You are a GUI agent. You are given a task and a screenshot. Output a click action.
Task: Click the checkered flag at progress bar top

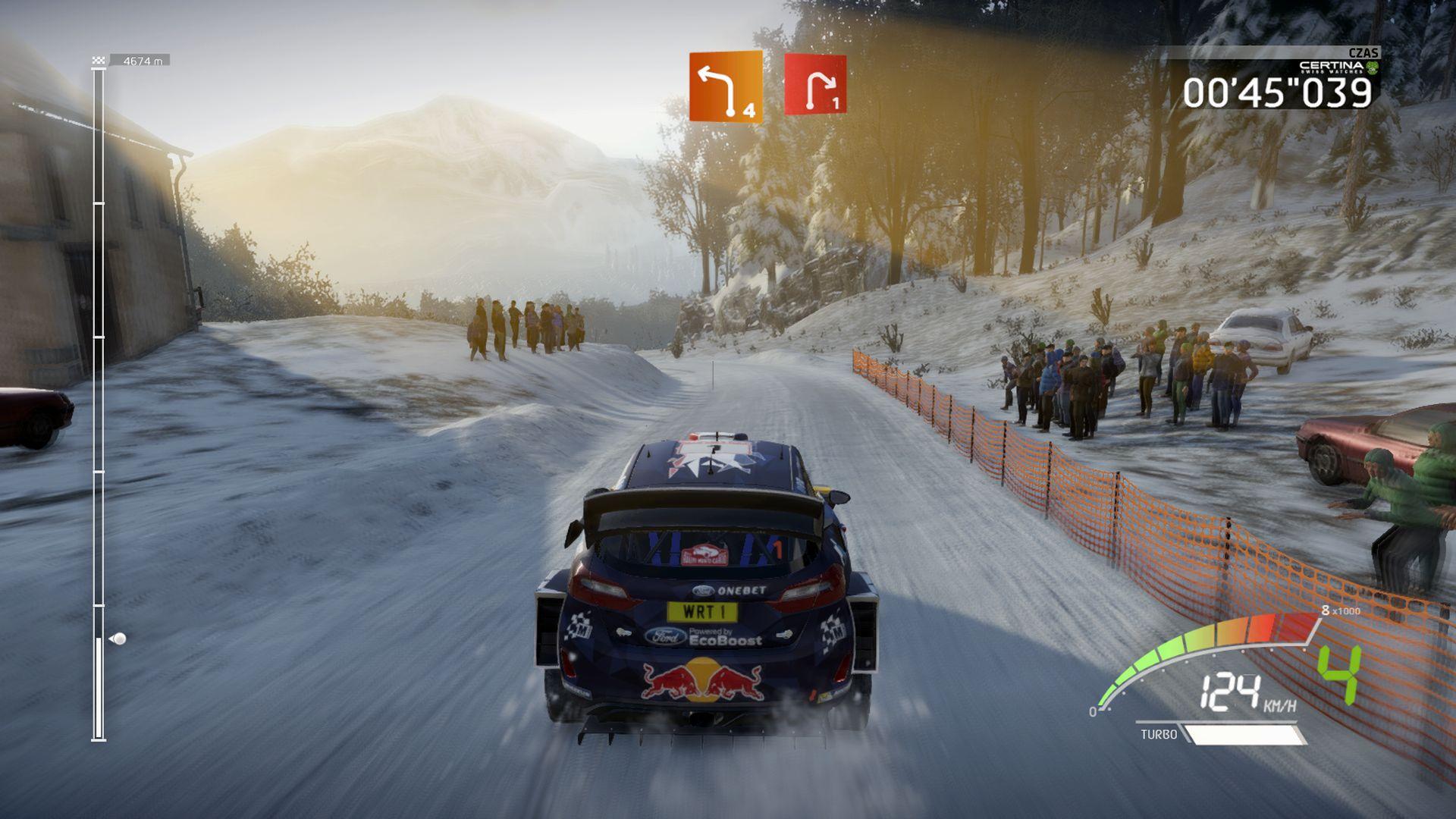coord(98,61)
